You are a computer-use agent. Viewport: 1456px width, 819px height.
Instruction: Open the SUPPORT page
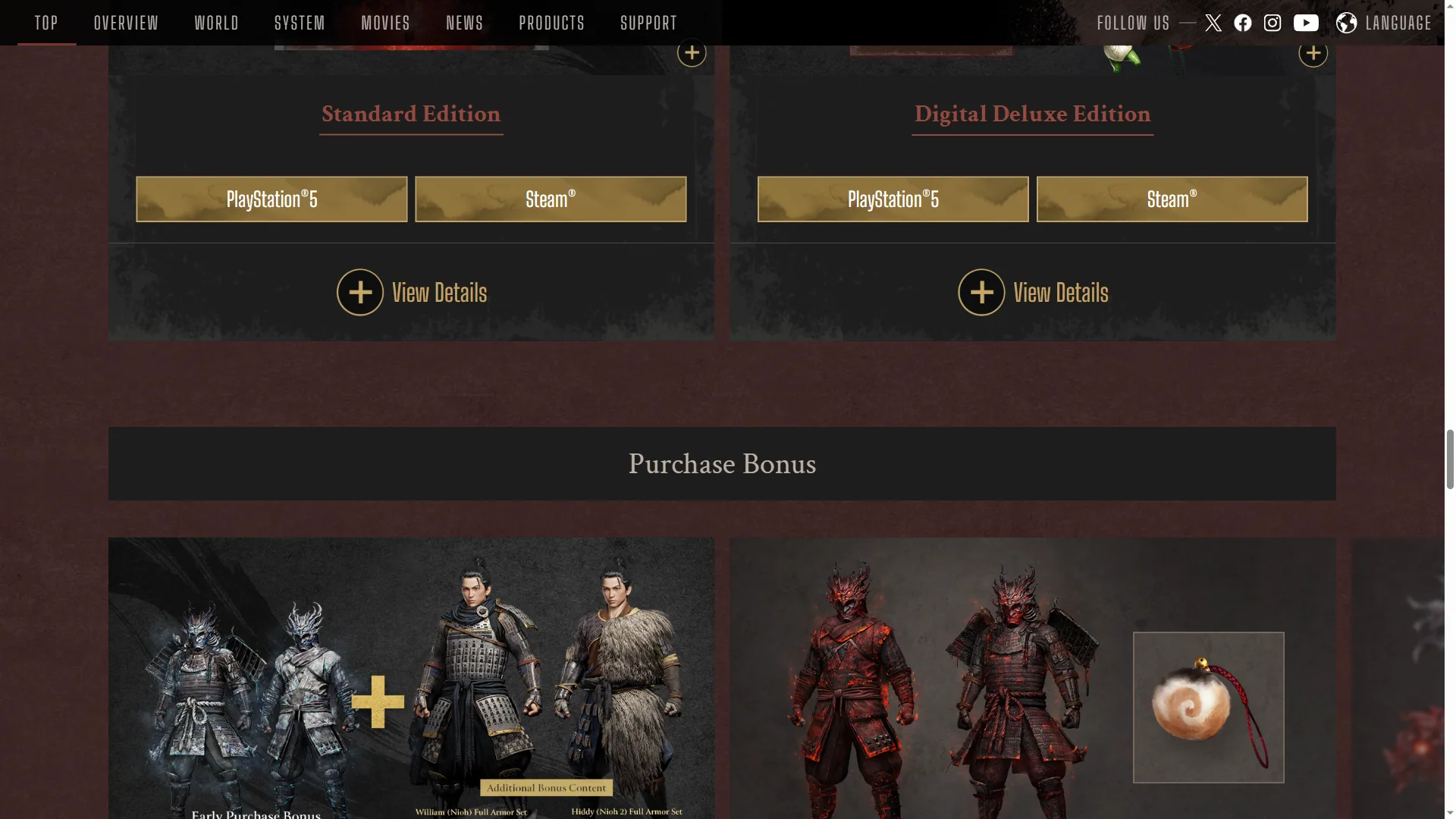point(648,23)
